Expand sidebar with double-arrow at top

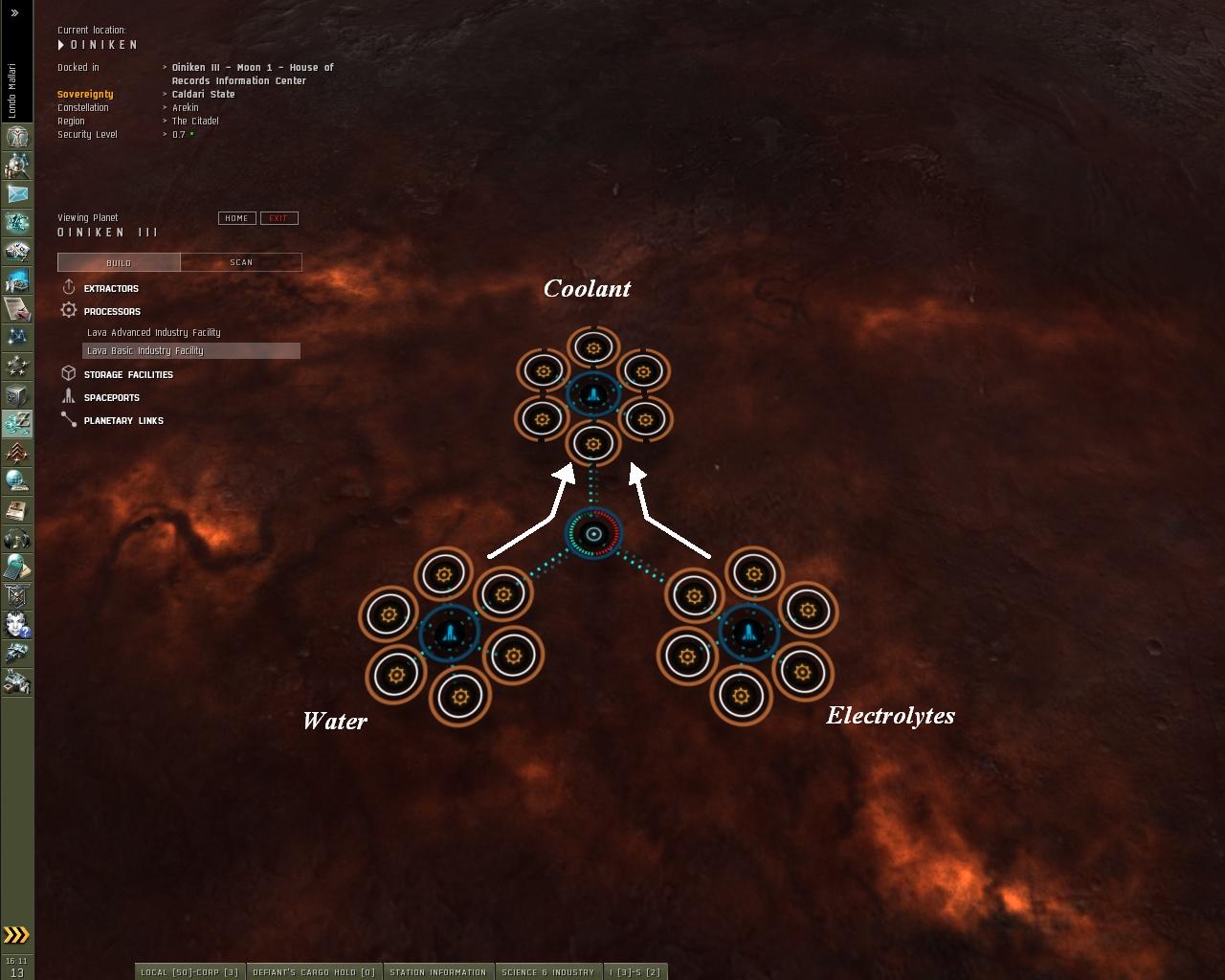(15, 13)
